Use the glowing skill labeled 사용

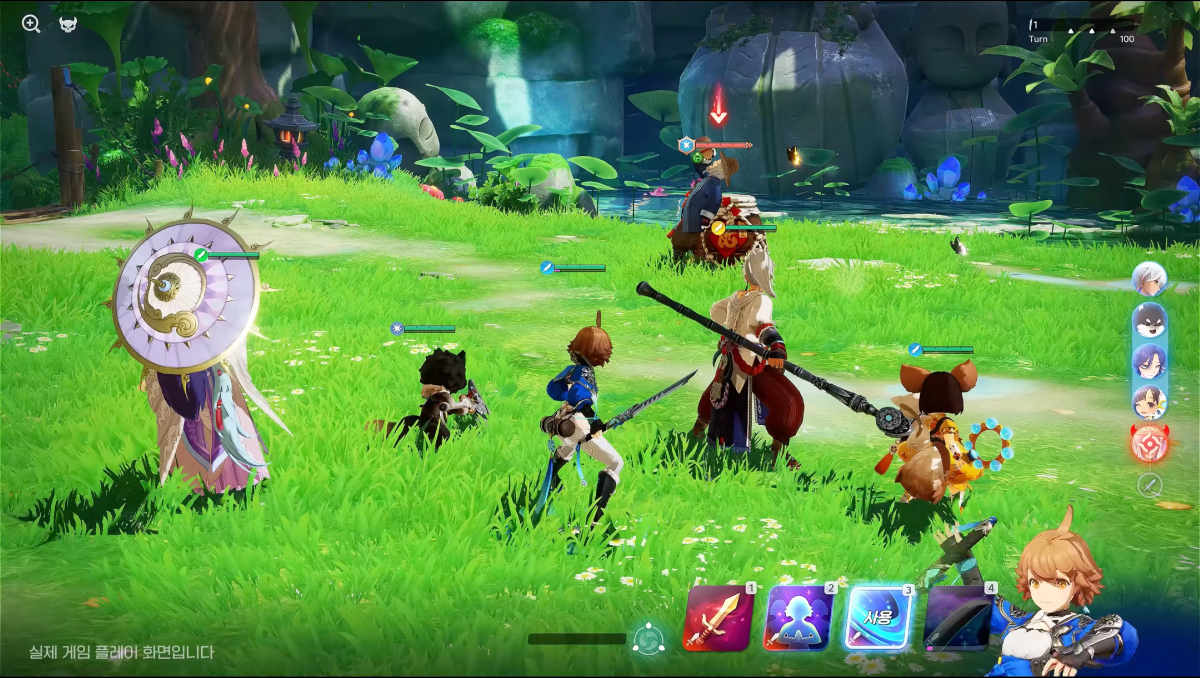[880, 619]
